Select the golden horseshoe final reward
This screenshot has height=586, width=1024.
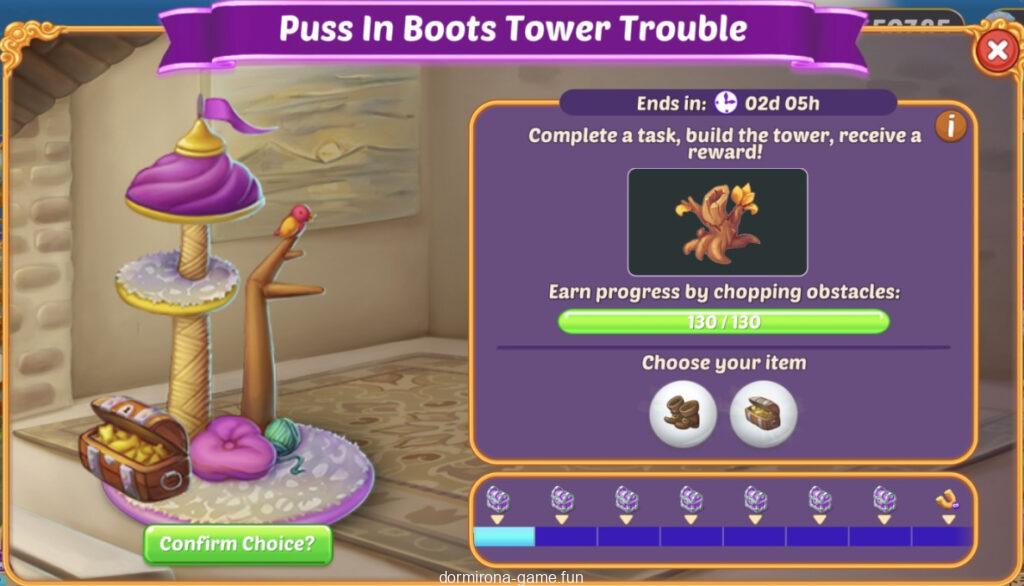(x=947, y=498)
